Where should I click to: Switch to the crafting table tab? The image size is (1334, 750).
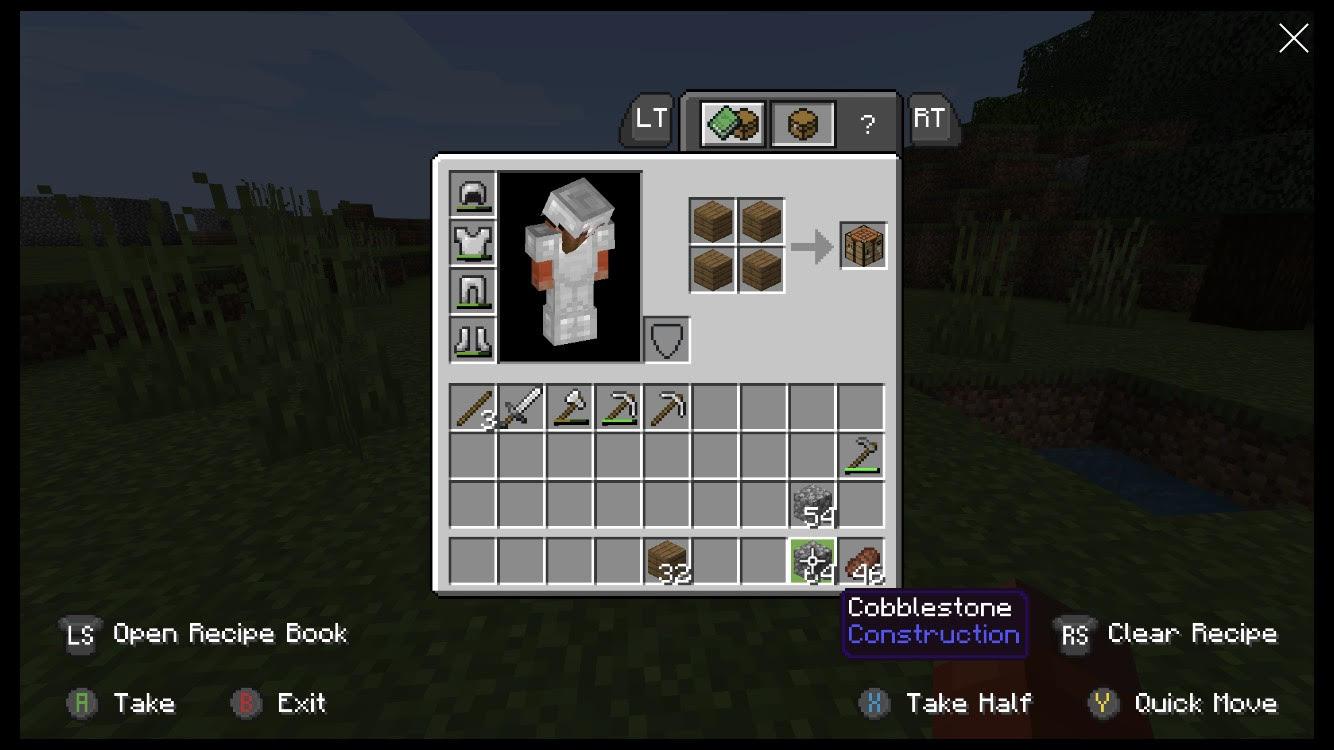point(802,121)
